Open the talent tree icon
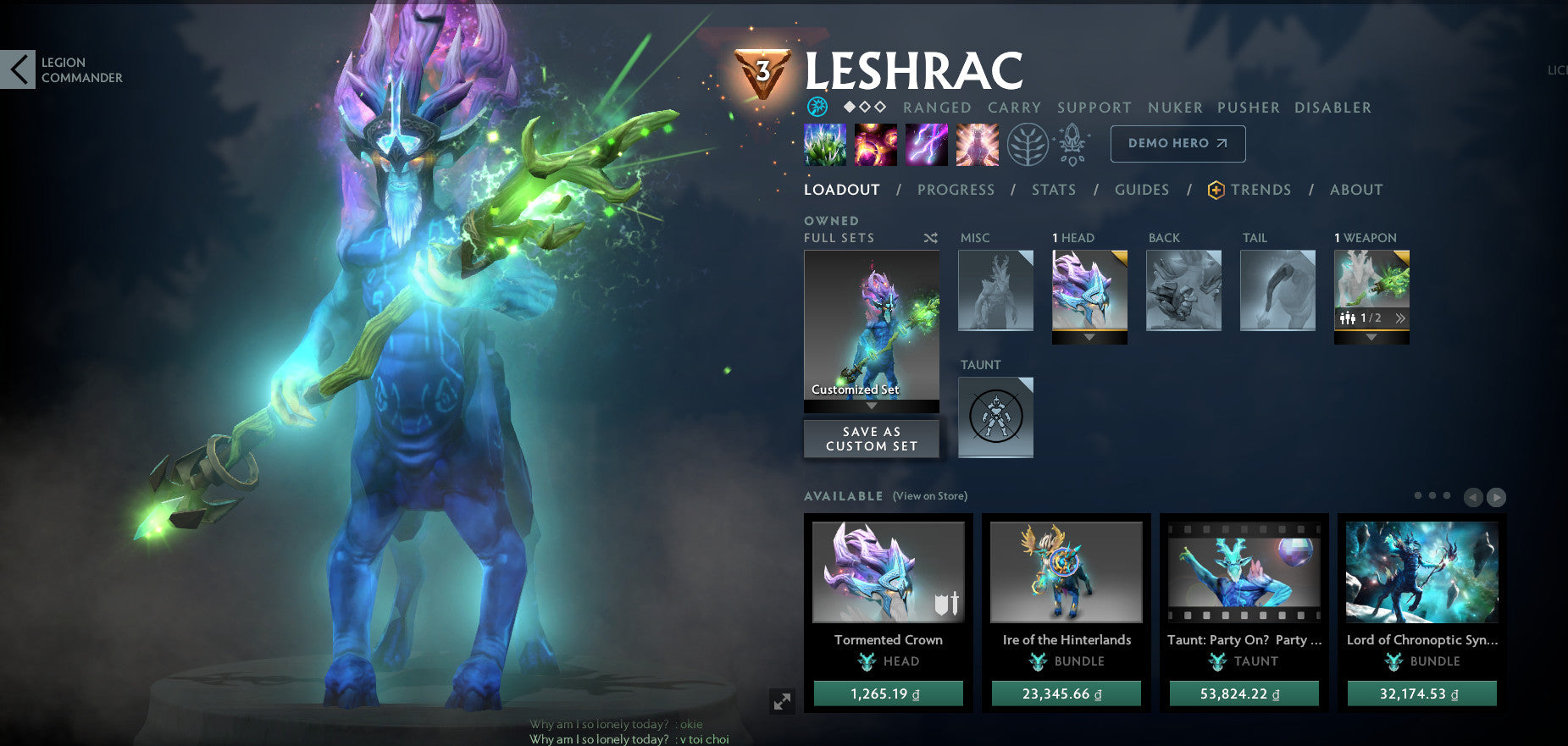 1028,144
